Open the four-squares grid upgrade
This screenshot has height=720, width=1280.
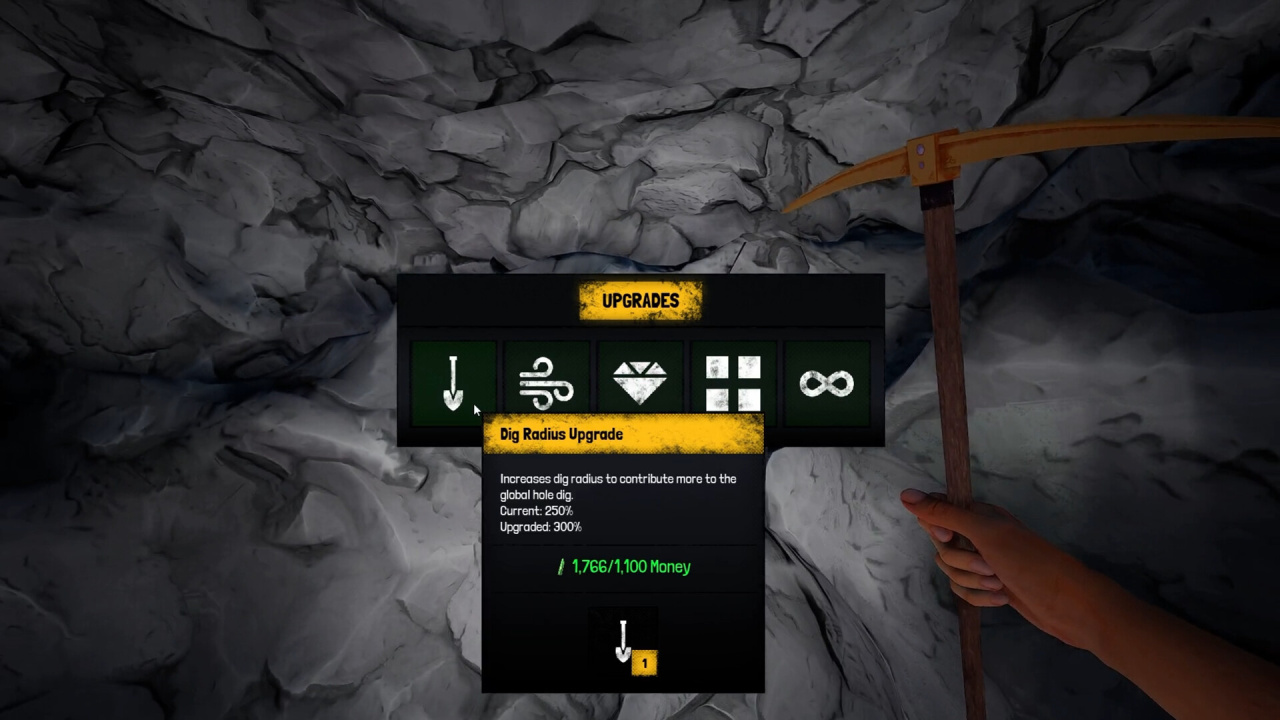point(733,383)
